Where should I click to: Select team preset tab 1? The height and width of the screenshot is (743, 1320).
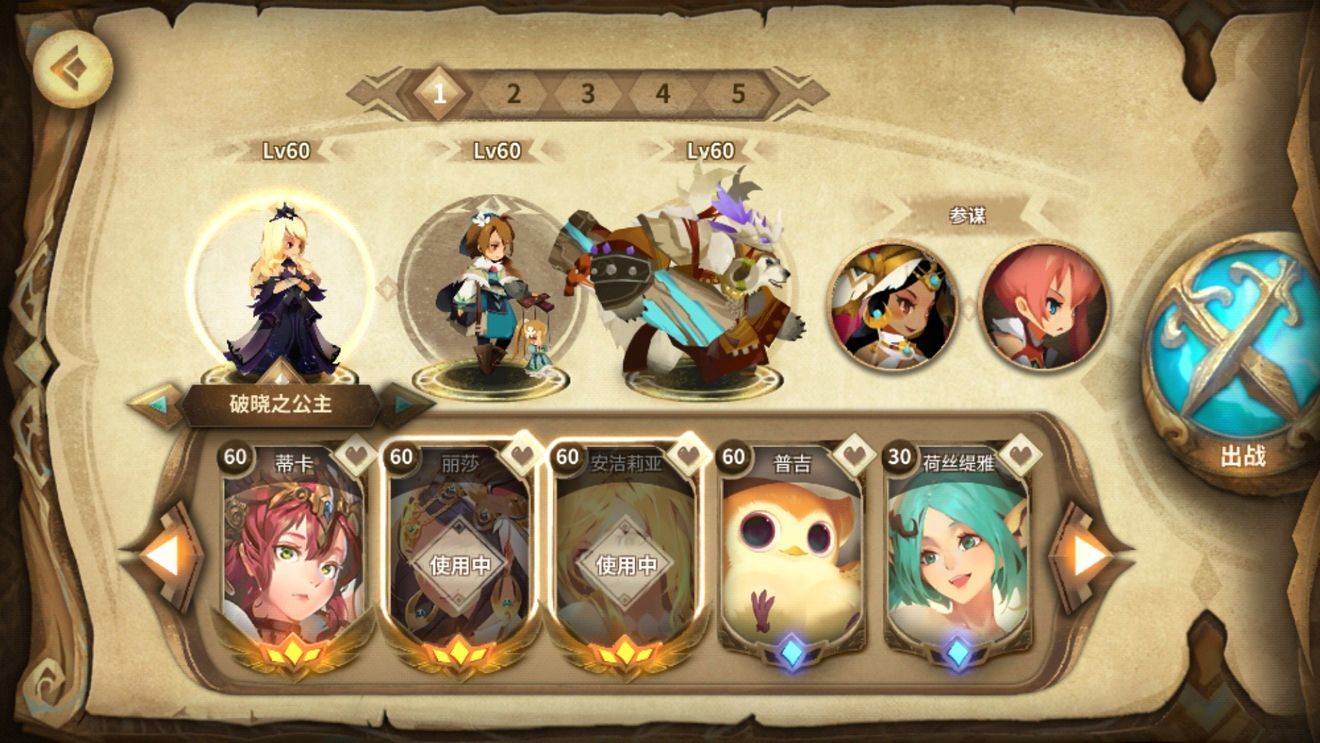438,94
